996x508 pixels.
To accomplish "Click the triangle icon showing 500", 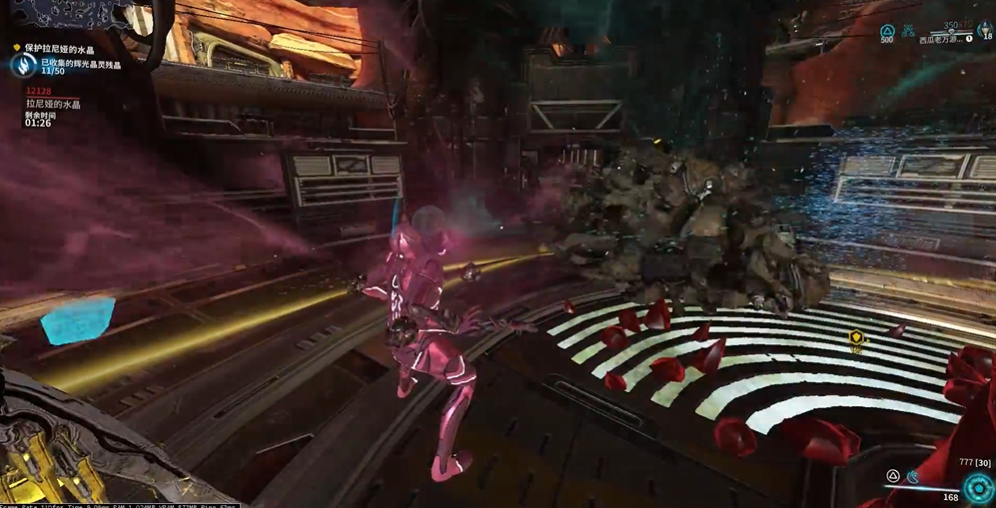I will click(887, 34).
